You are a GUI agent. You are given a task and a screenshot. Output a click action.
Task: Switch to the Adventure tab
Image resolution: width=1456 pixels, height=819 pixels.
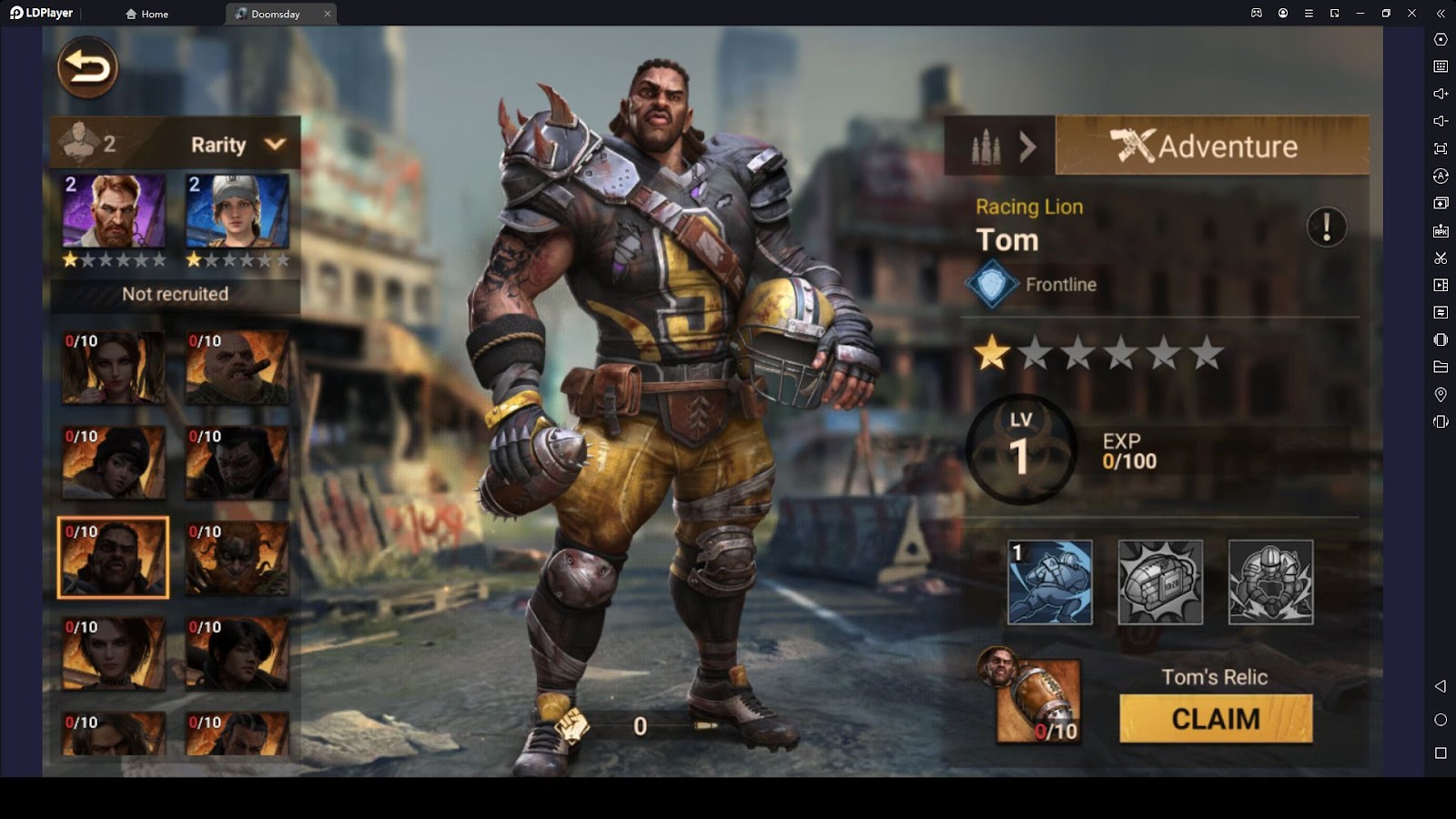pos(1211,146)
